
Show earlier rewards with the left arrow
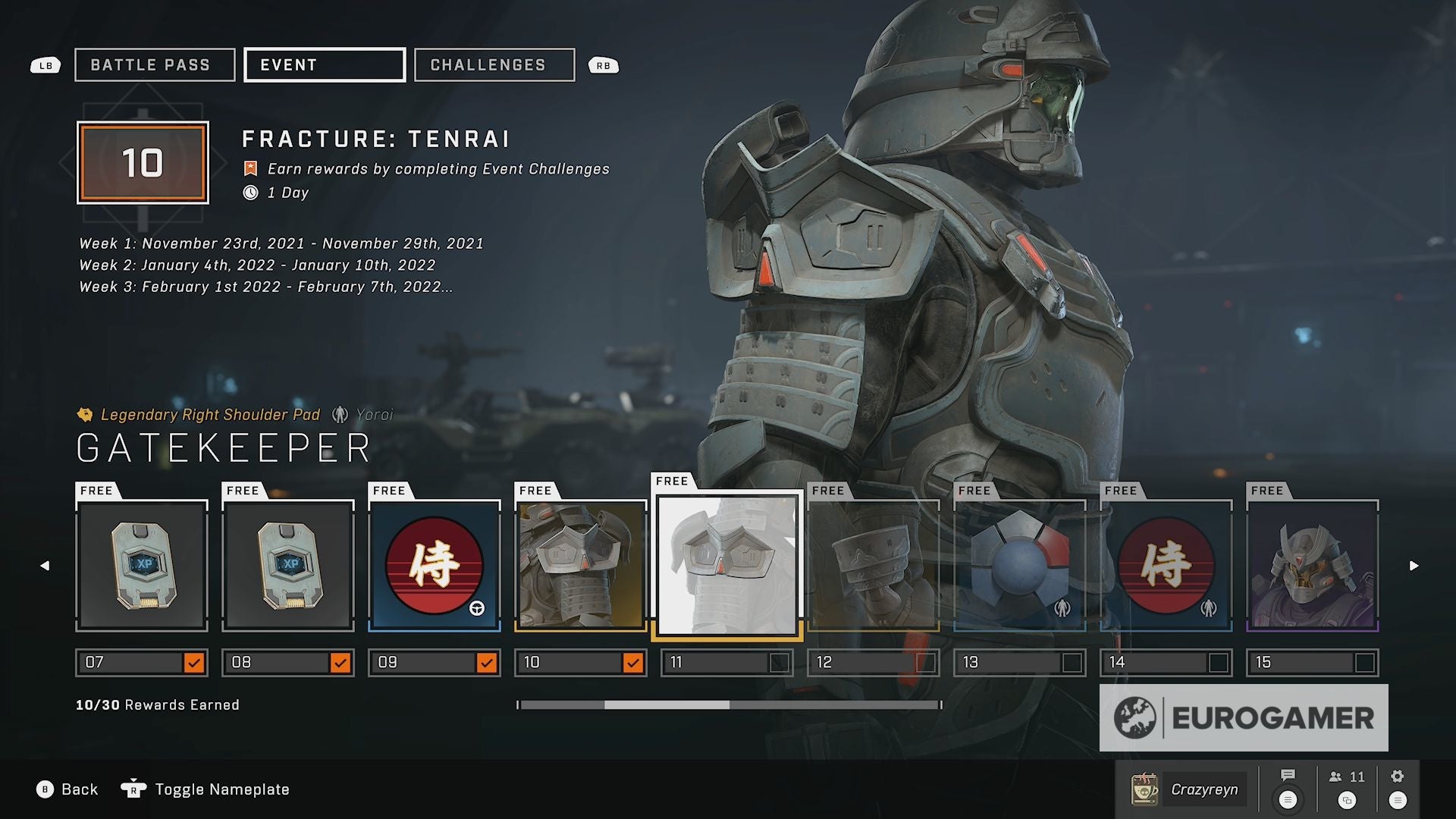[45, 566]
